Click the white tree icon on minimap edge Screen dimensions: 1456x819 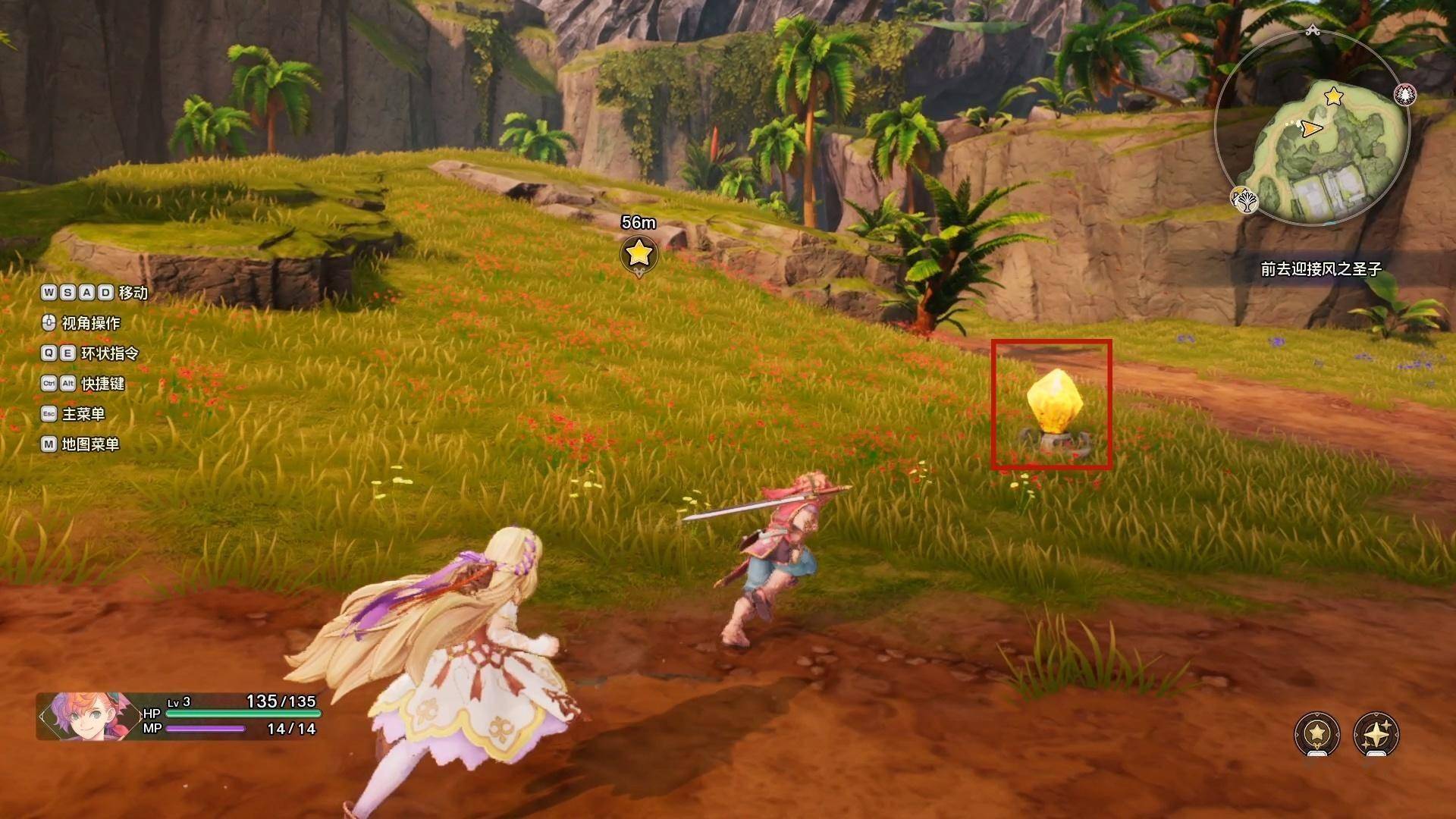pos(1244,200)
